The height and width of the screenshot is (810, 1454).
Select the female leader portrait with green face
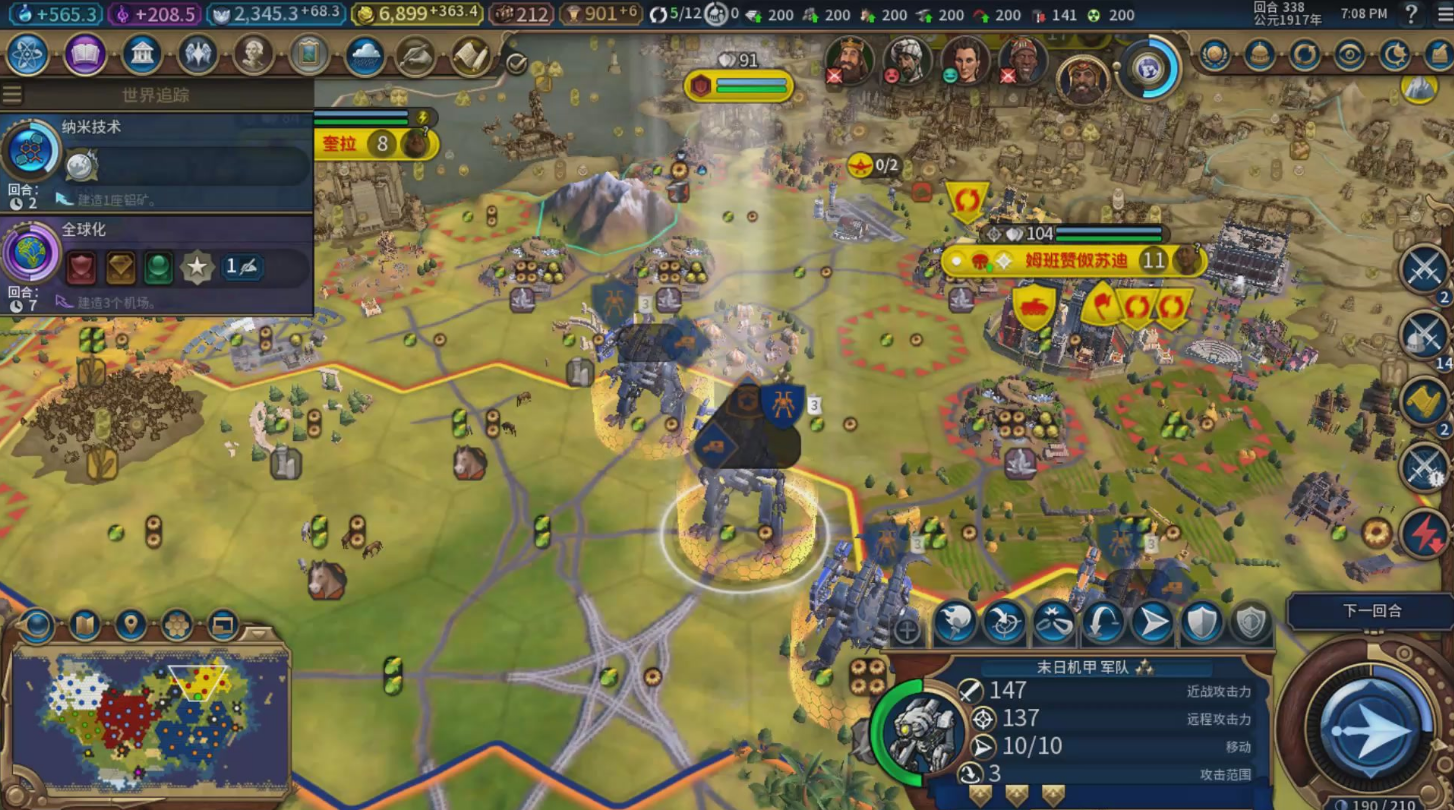click(964, 61)
